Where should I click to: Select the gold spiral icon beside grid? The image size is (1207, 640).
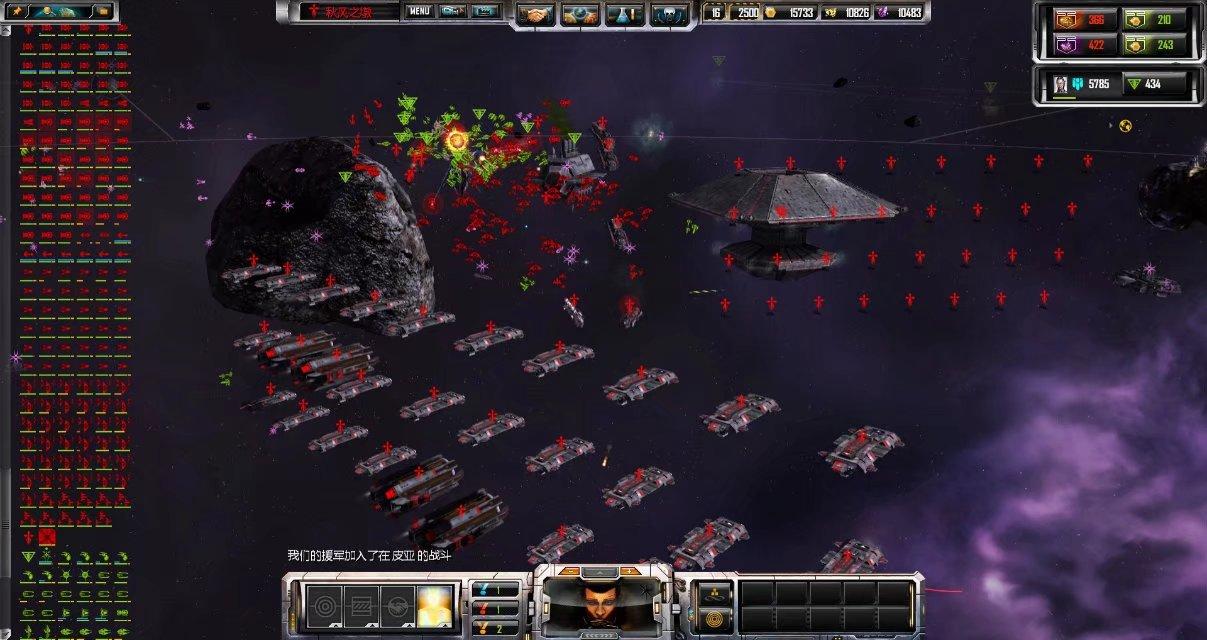(711, 616)
